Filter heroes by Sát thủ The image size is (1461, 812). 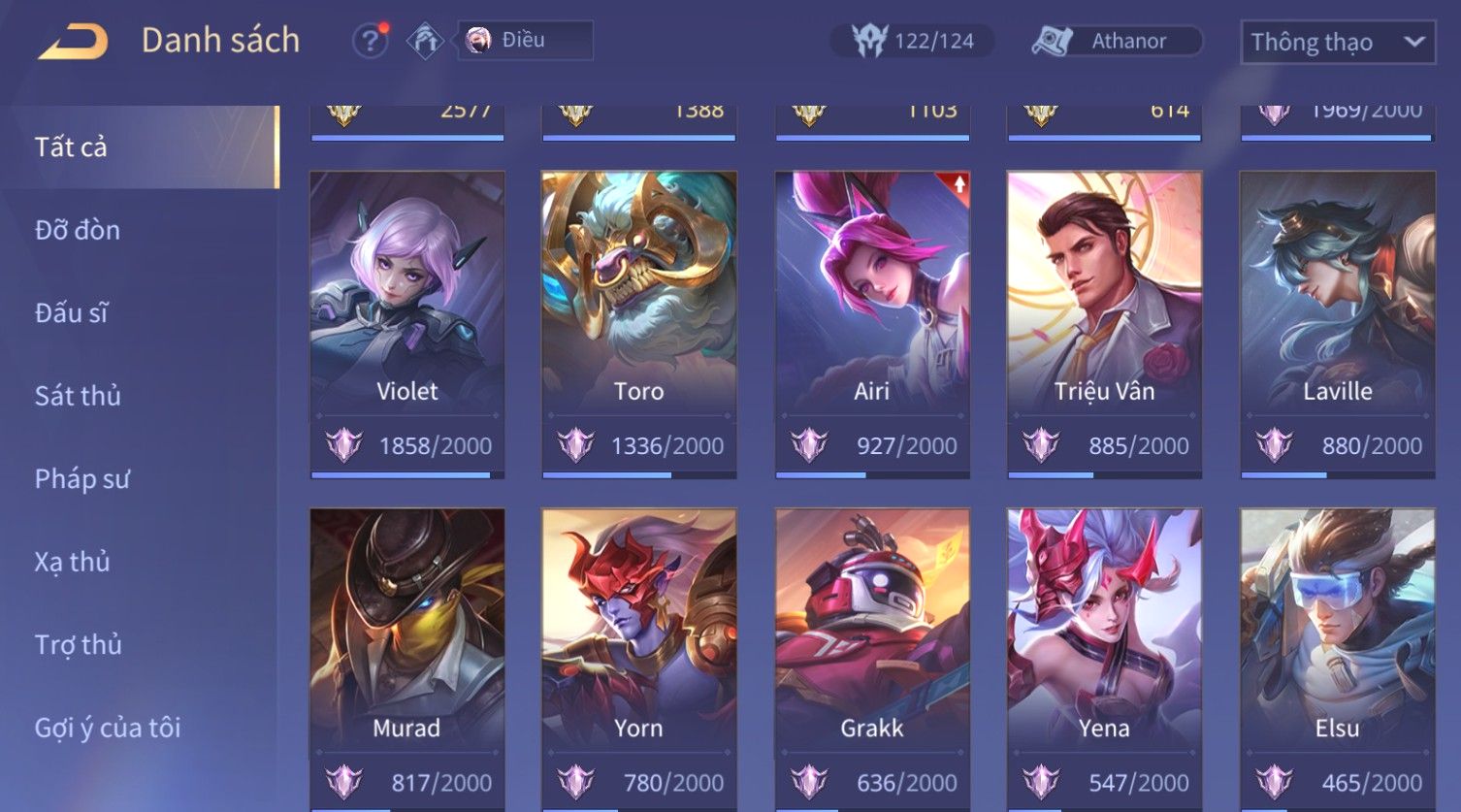point(78,396)
